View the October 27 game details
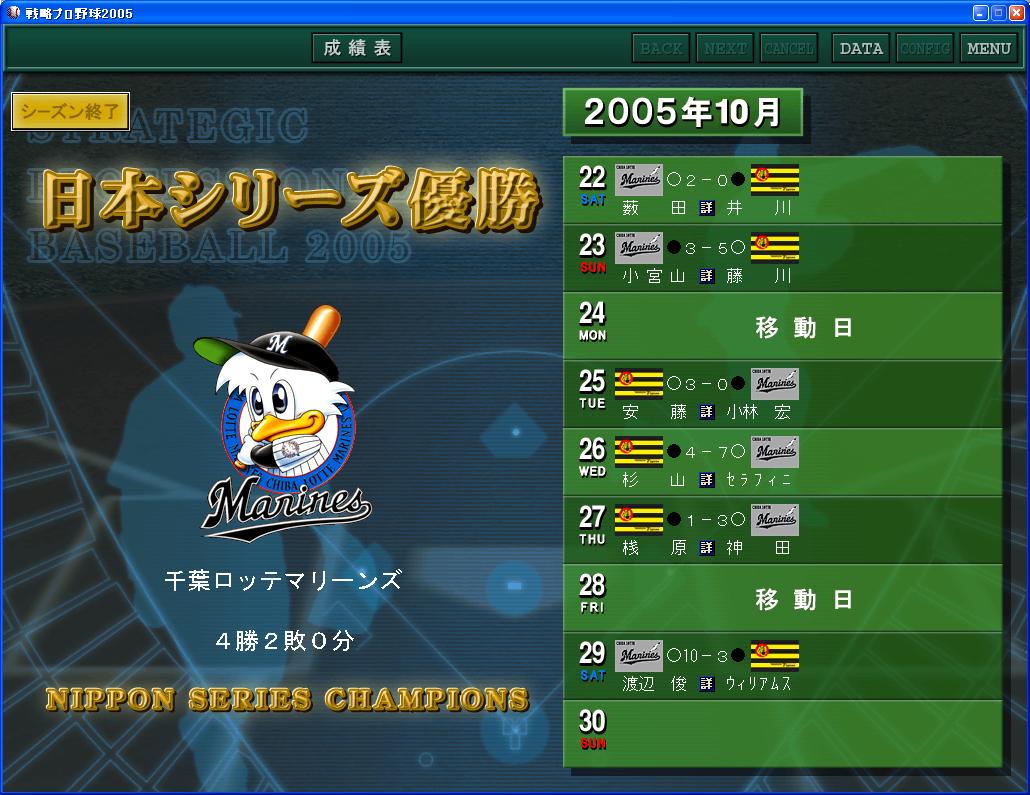The image size is (1030, 795). point(707,548)
